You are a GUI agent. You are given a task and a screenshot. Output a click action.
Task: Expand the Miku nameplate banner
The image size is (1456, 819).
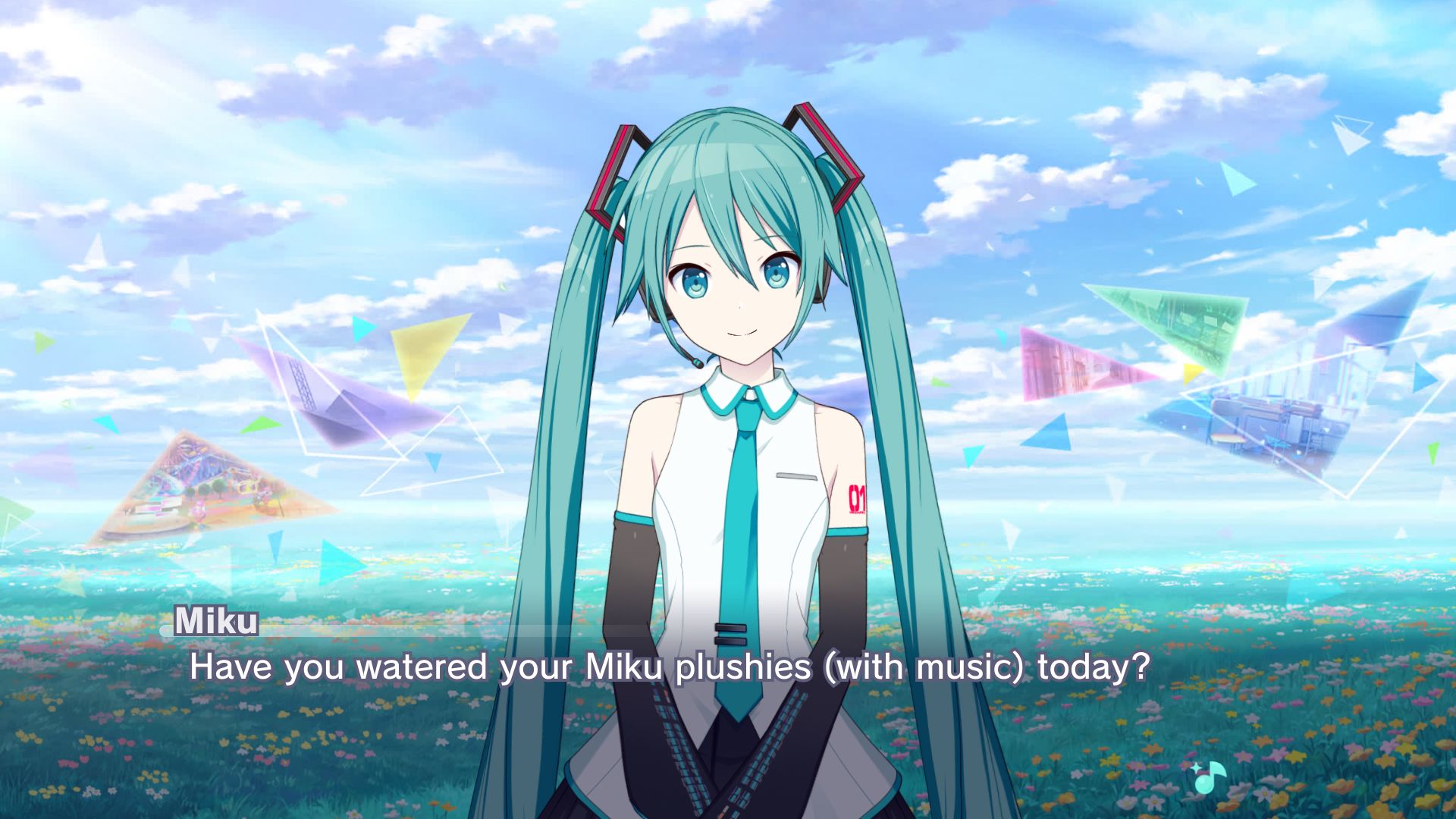[216, 622]
